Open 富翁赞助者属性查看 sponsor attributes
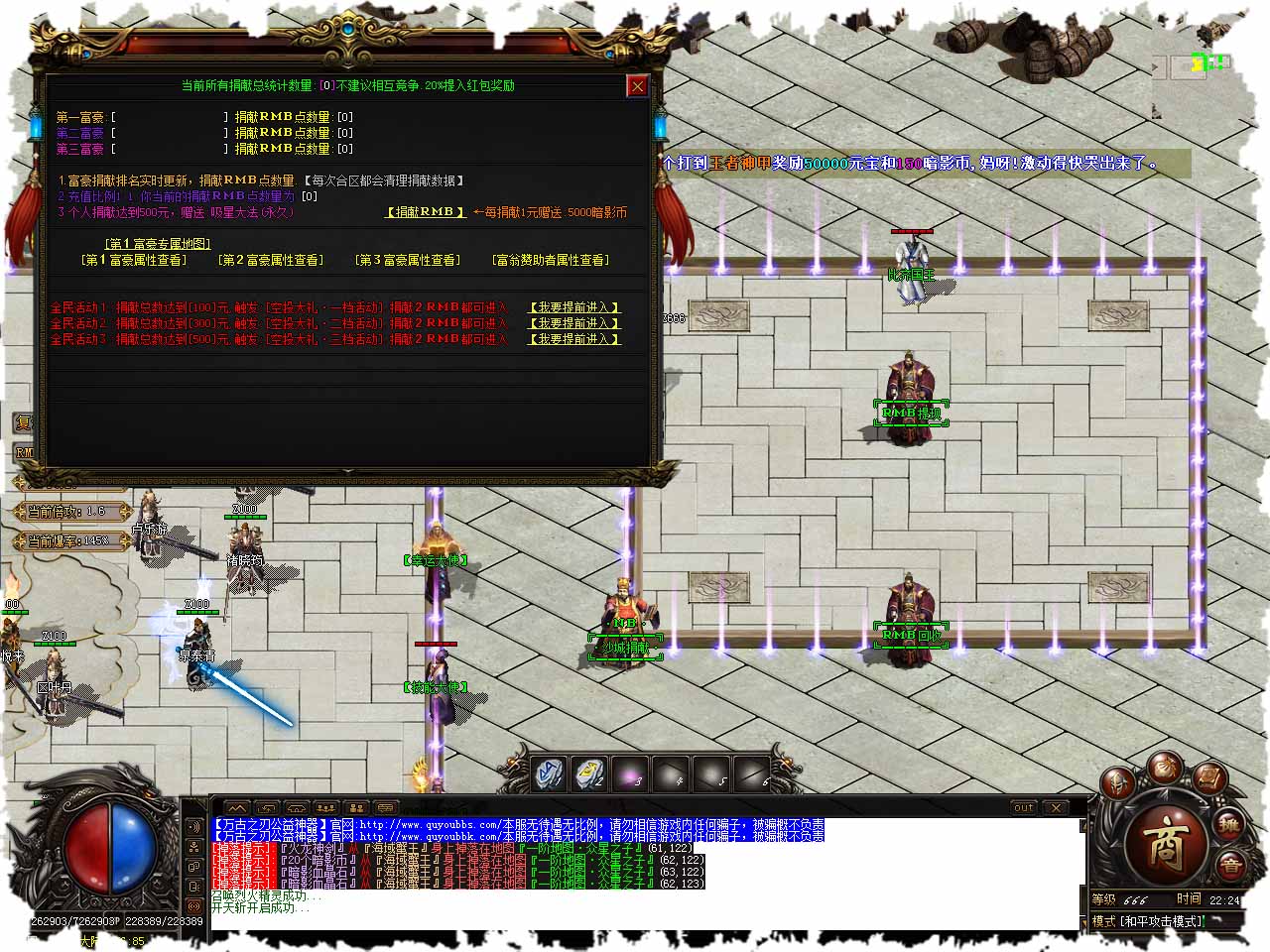Viewport: 1270px width, 952px height. coord(550,260)
